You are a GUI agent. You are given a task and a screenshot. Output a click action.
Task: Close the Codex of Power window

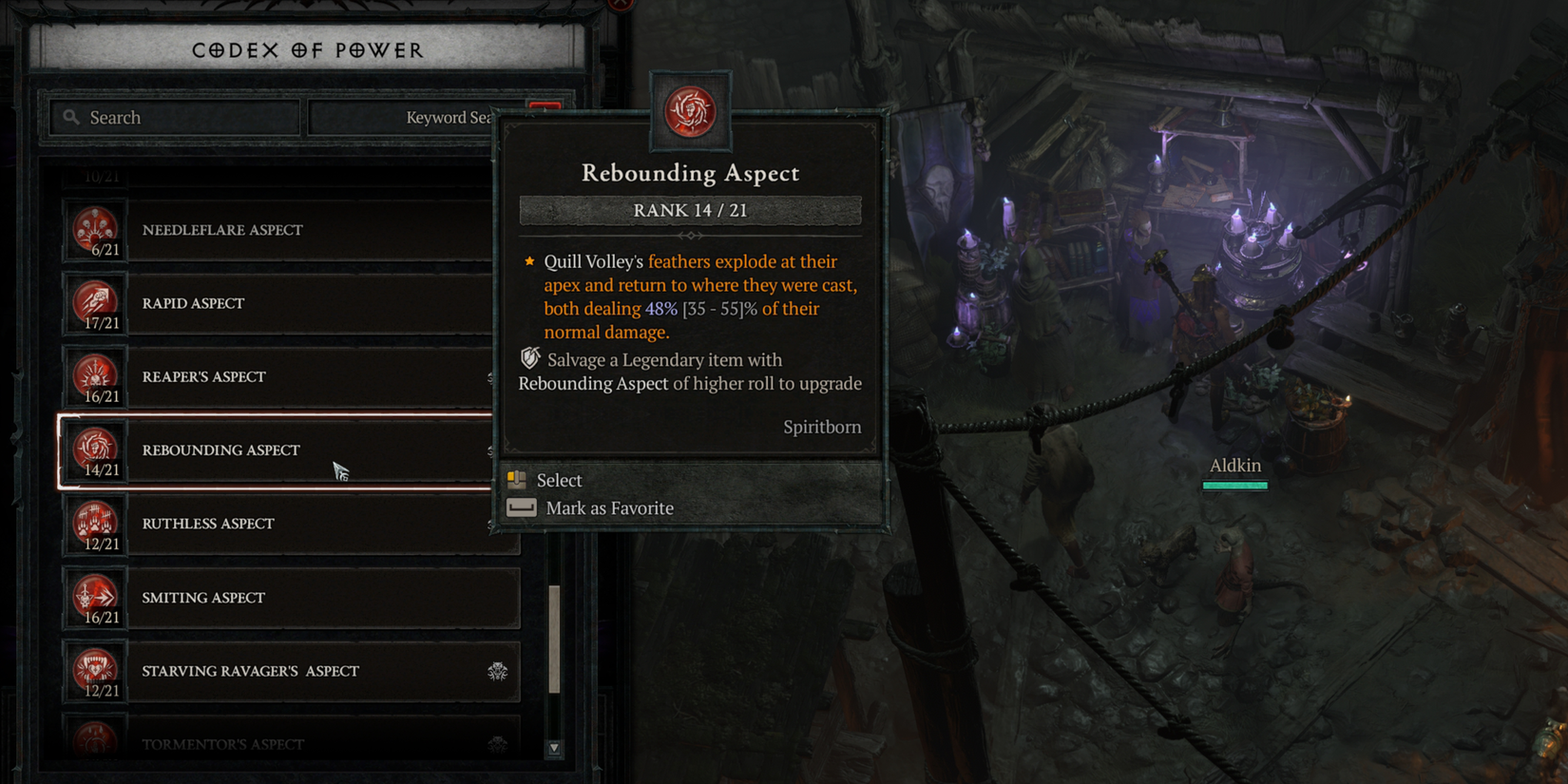tap(619, 6)
